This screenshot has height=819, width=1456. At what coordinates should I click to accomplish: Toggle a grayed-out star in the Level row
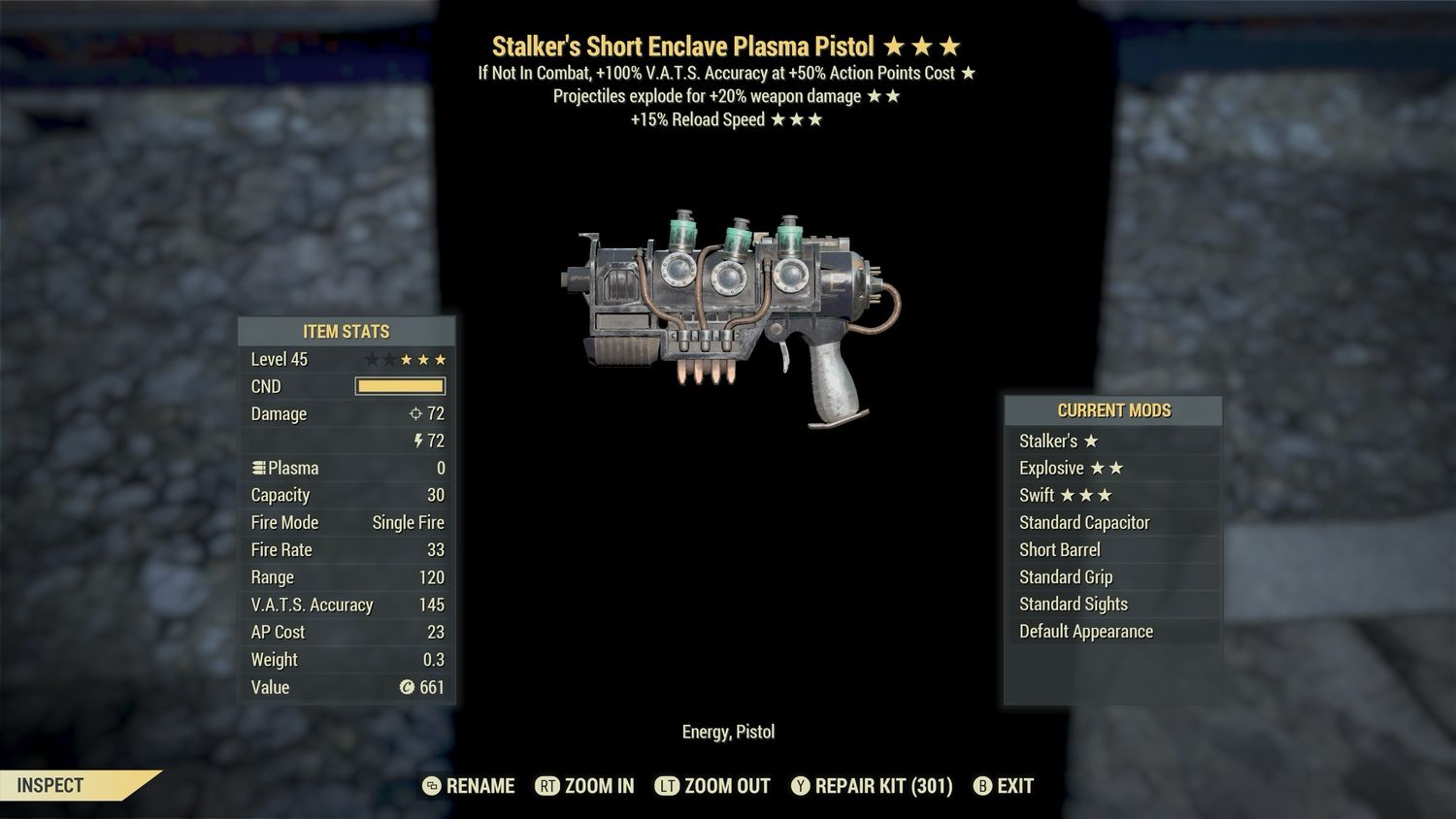click(371, 359)
